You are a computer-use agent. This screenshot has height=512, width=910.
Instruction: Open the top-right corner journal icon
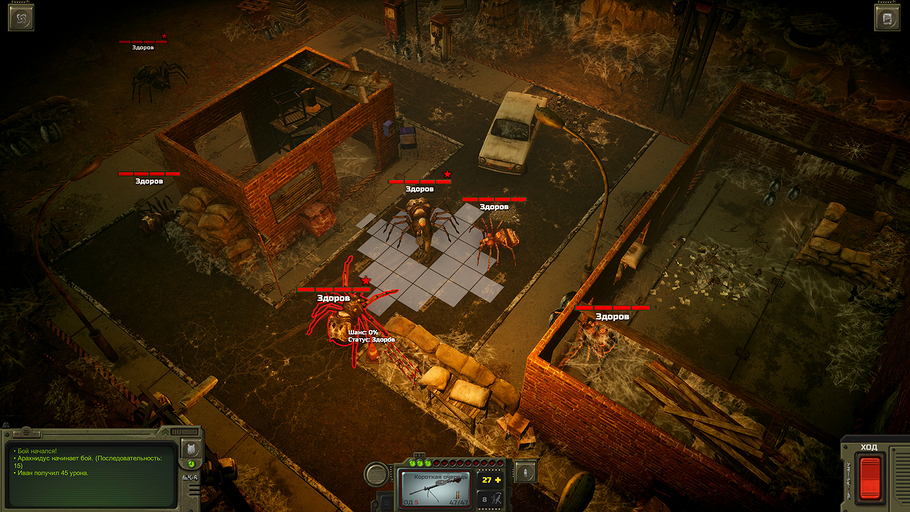[888, 17]
